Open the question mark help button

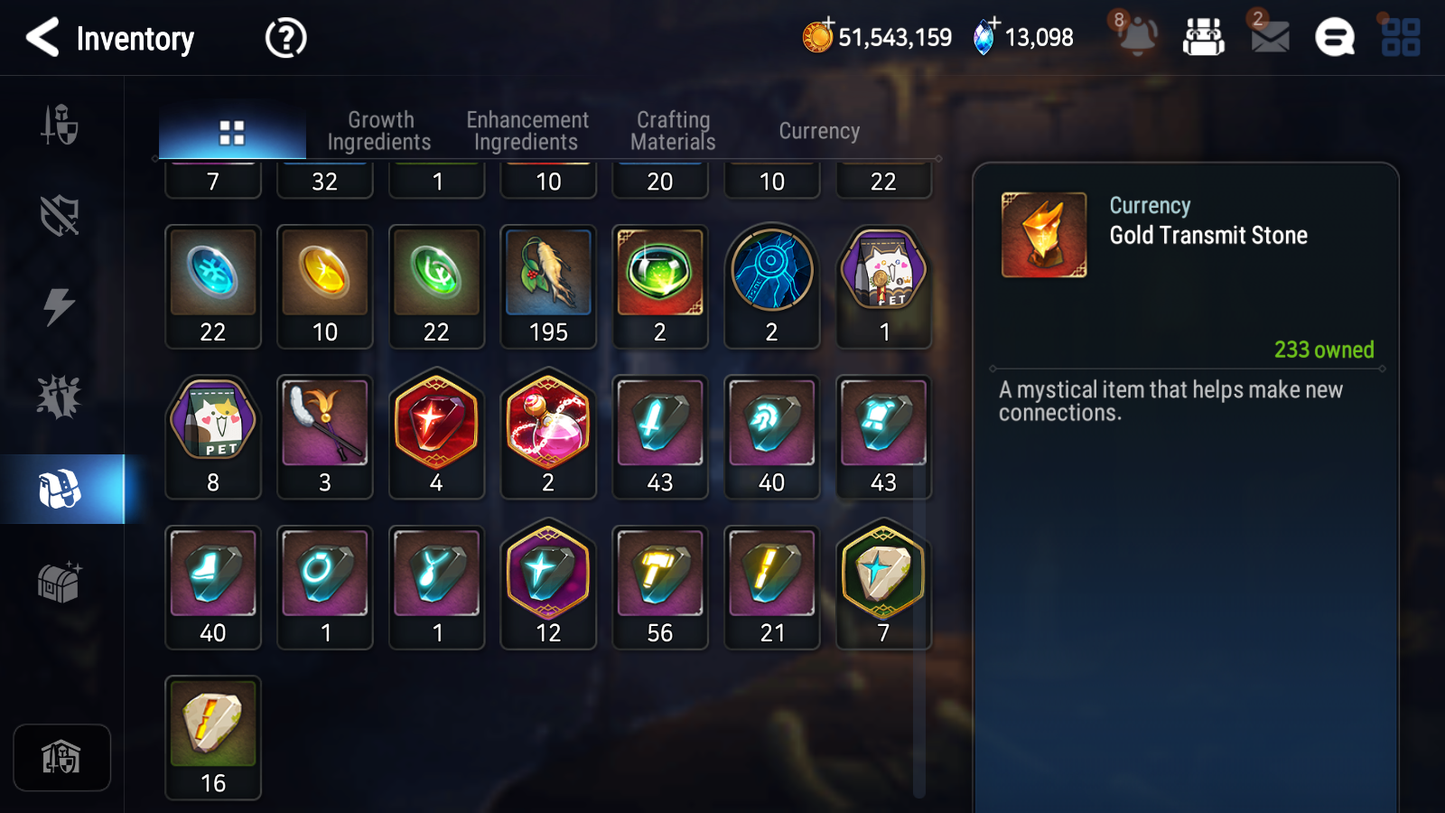click(x=285, y=39)
